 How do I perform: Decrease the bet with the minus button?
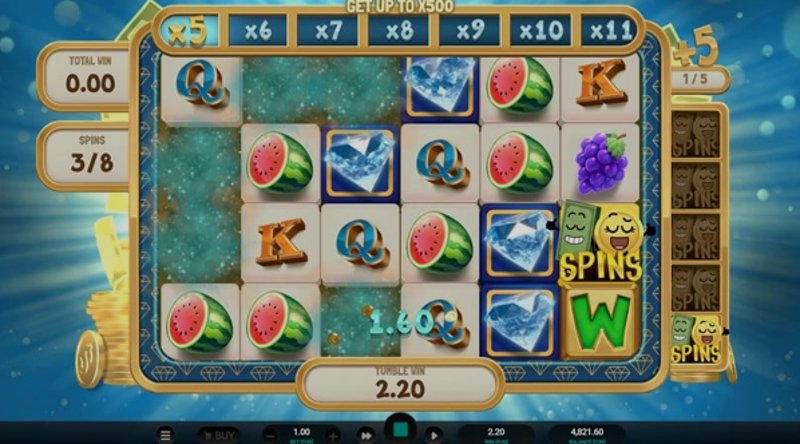pos(271,435)
